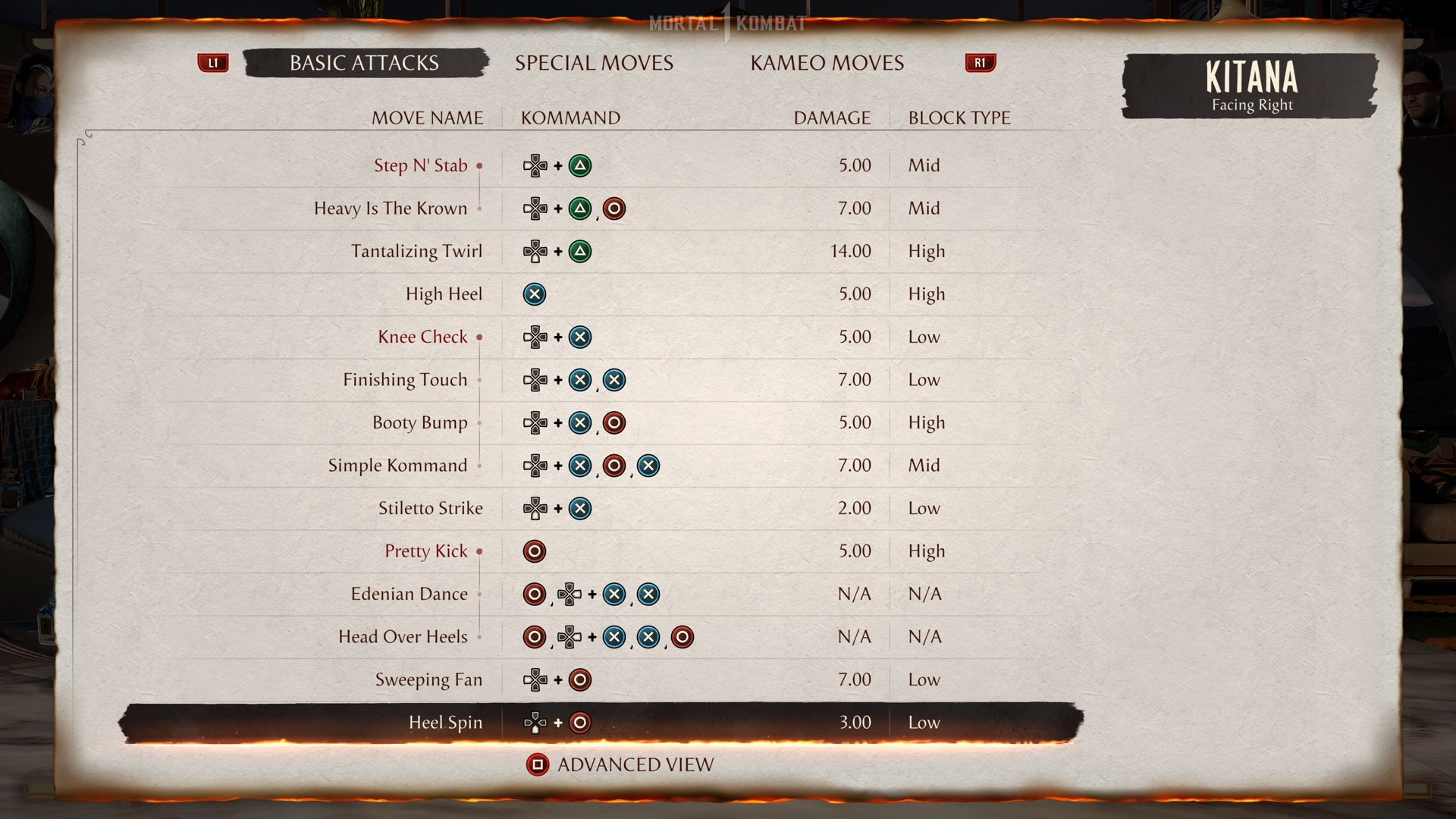This screenshot has height=819, width=1456.
Task: Expand details for Simple Kommand
Action: click(480, 465)
